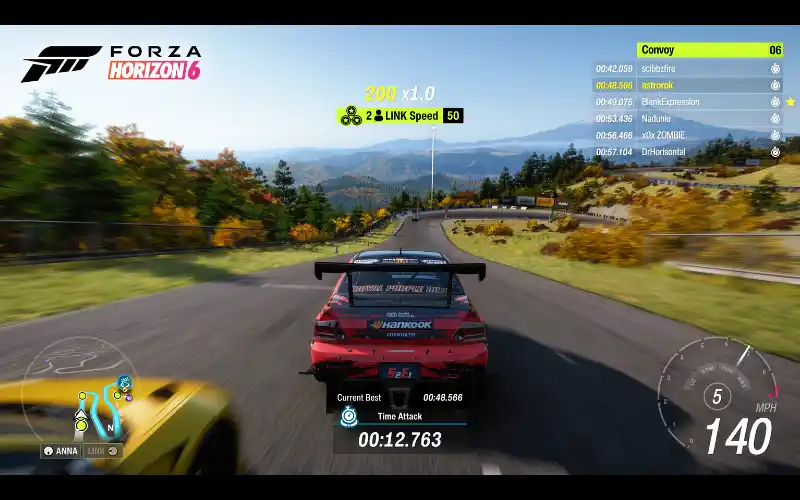Click the yellow star beside BlankExpression
Viewport: 800px width, 500px height.
coord(791,102)
